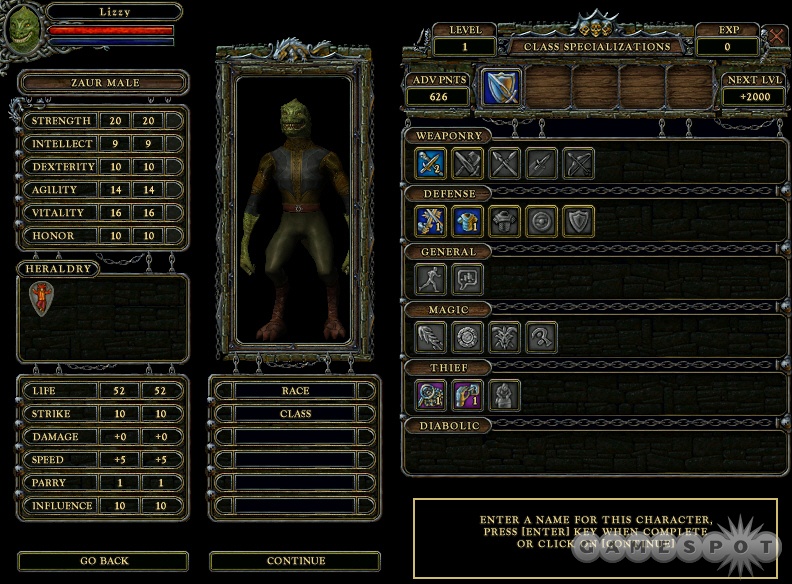Select the Race entry
The height and width of the screenshot is (584, 792).
[295, 391]
